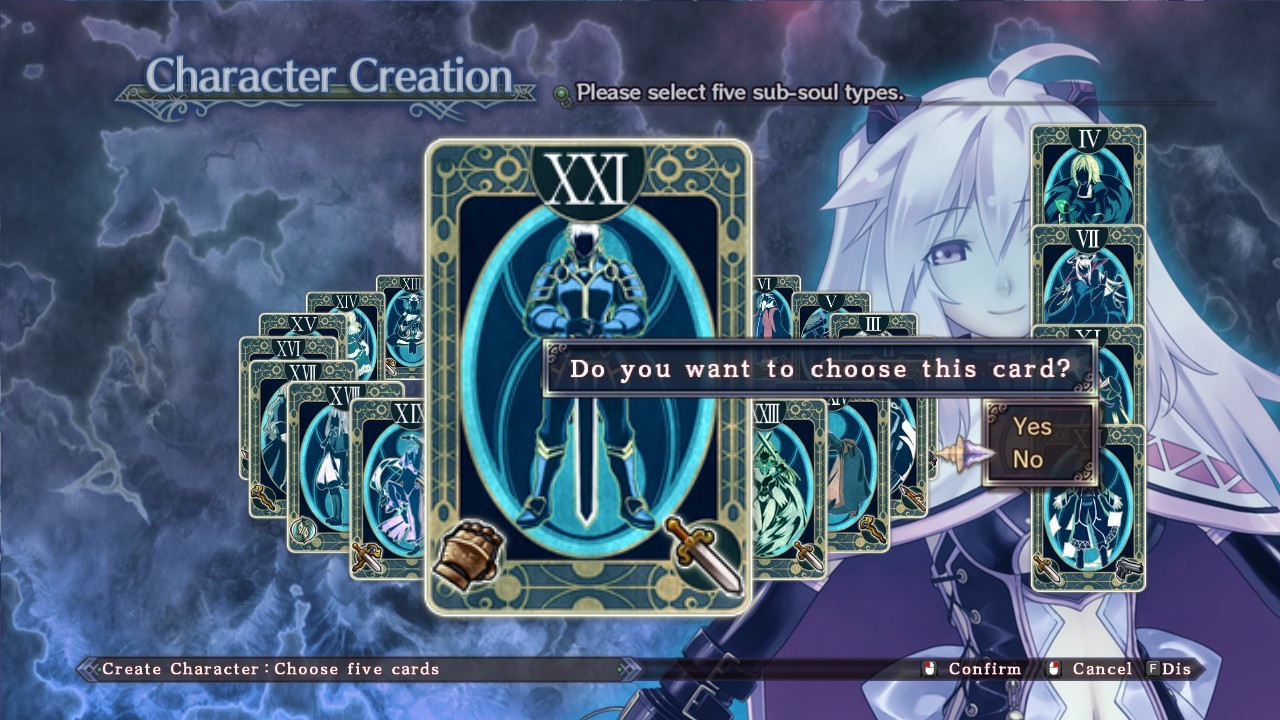
Task: Choose Yes to confirm this card
Action: point(1032,427)
